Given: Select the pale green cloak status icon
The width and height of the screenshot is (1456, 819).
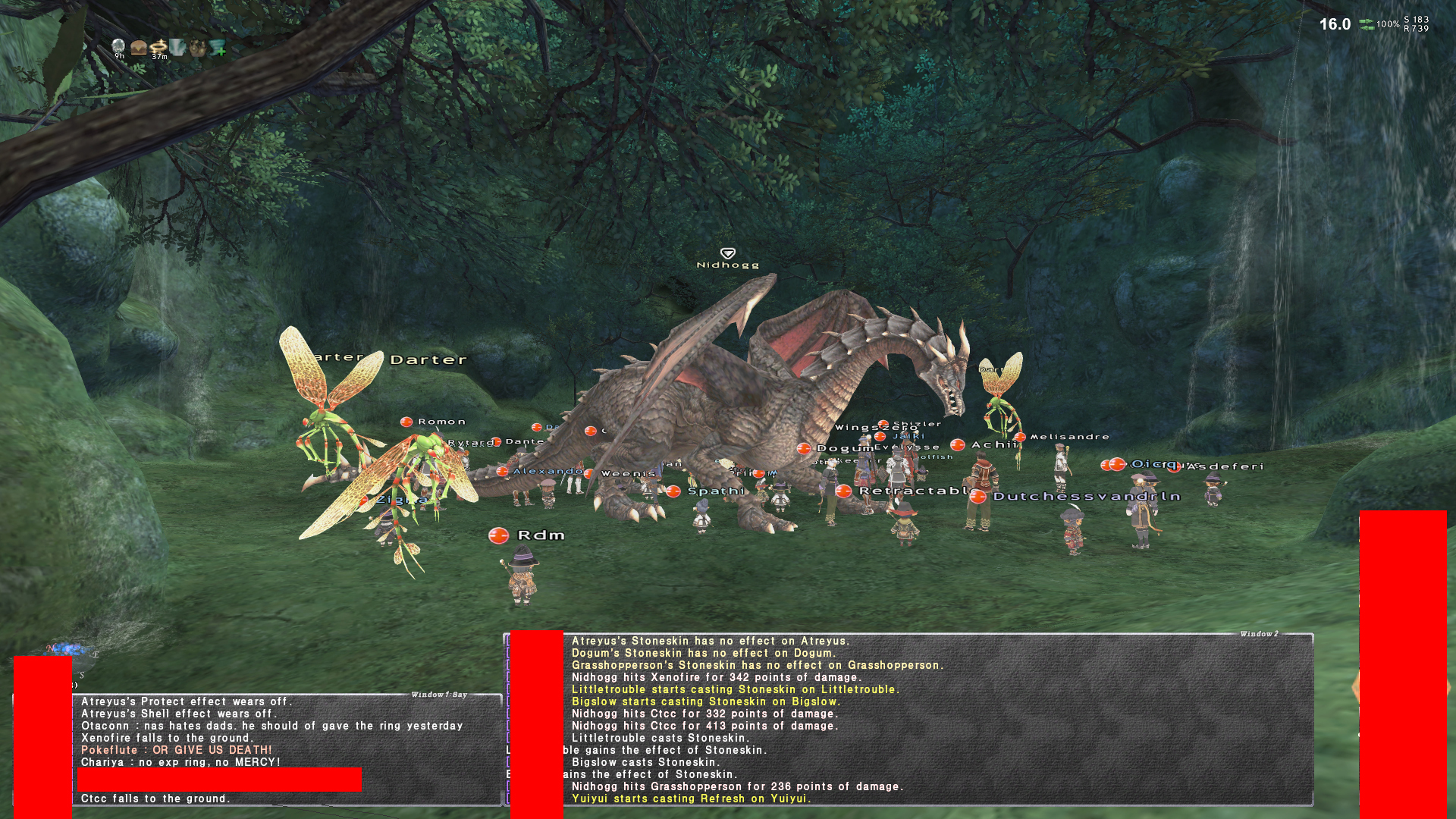Looking at the screenshot, I should [177, 48].
